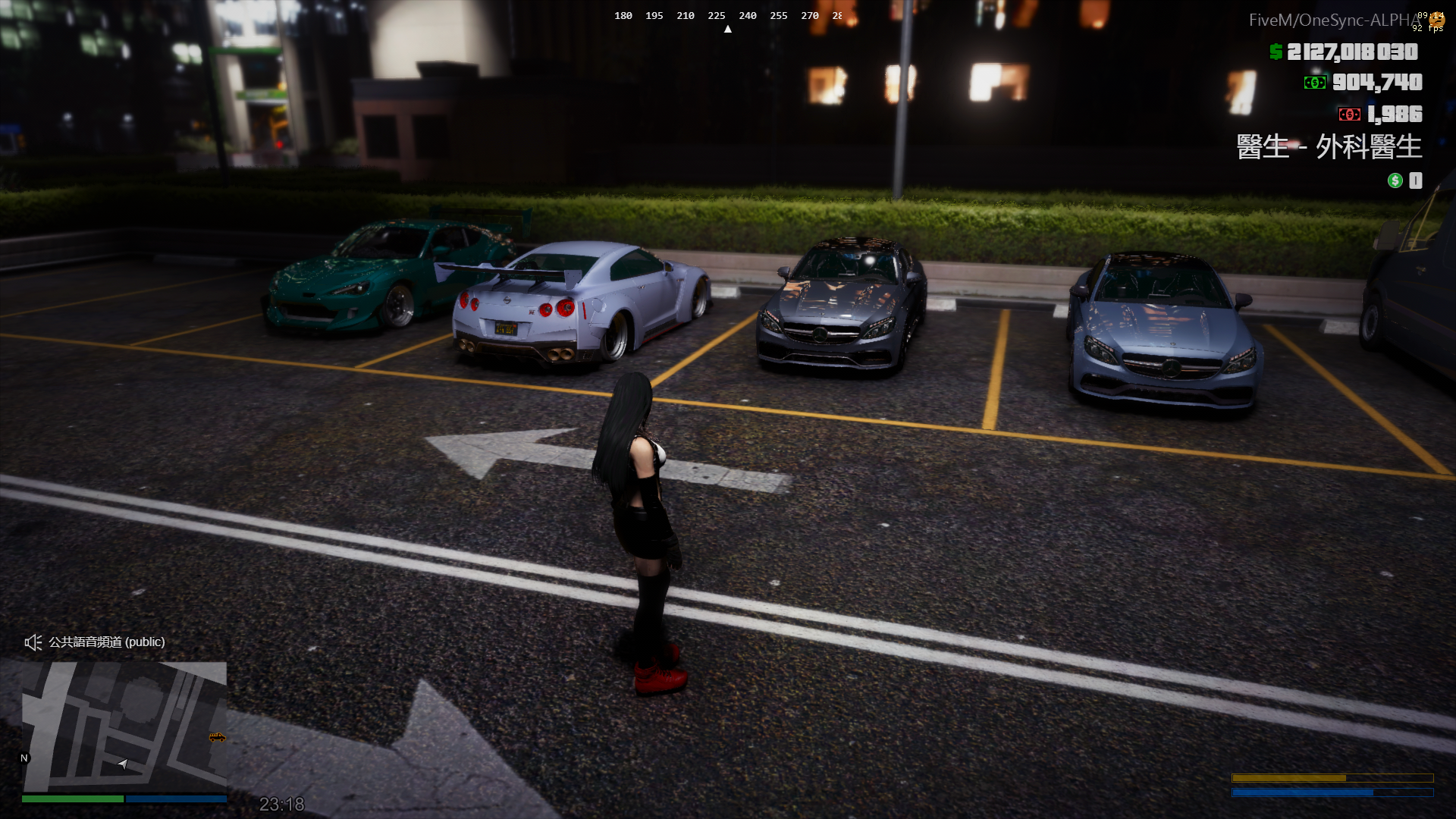Click the white player arrow on the minimap

pyautogui.click(x=121, y=764)
